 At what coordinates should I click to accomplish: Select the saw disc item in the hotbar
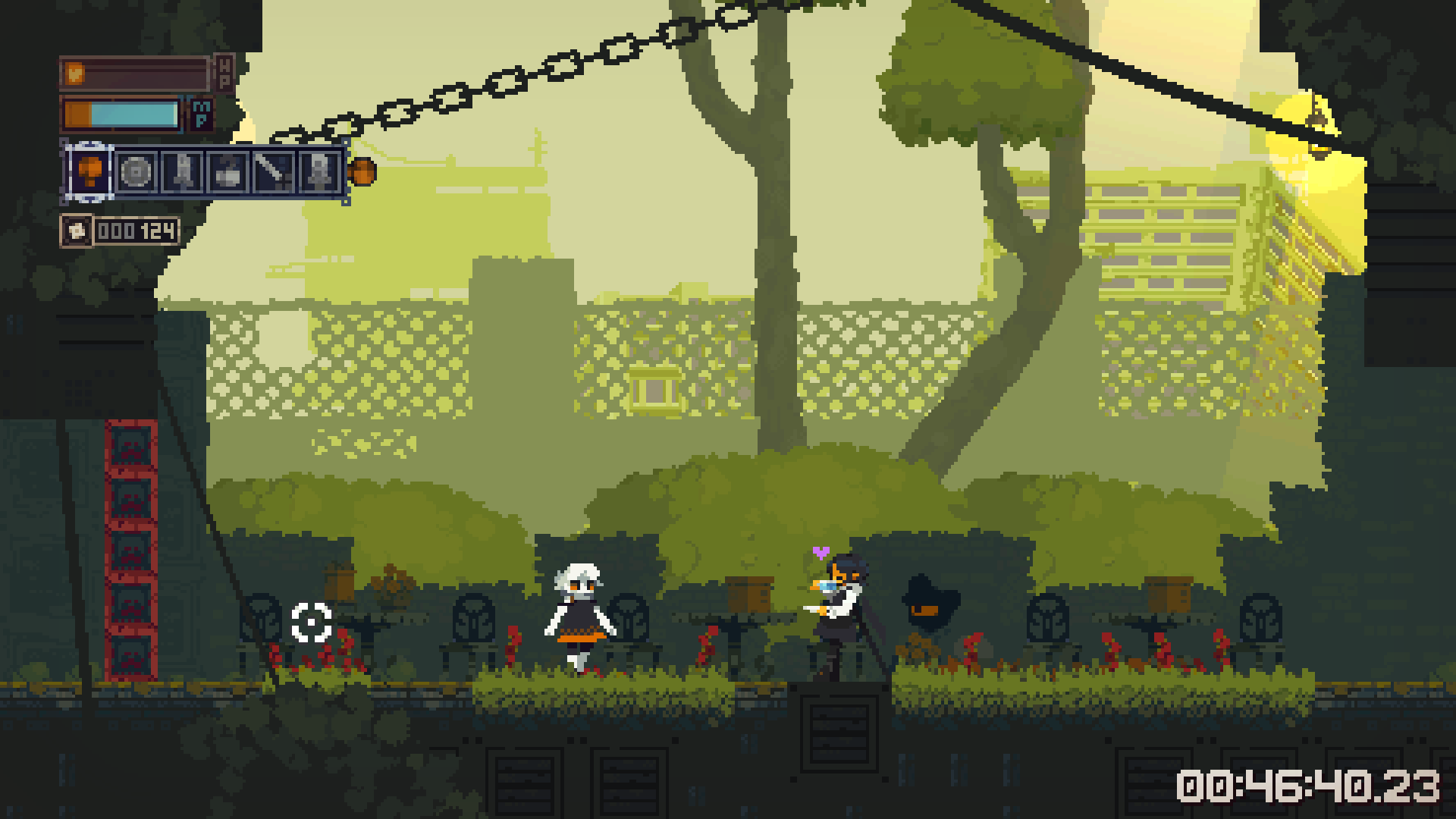pyautogui.click(x=136, y=171)
